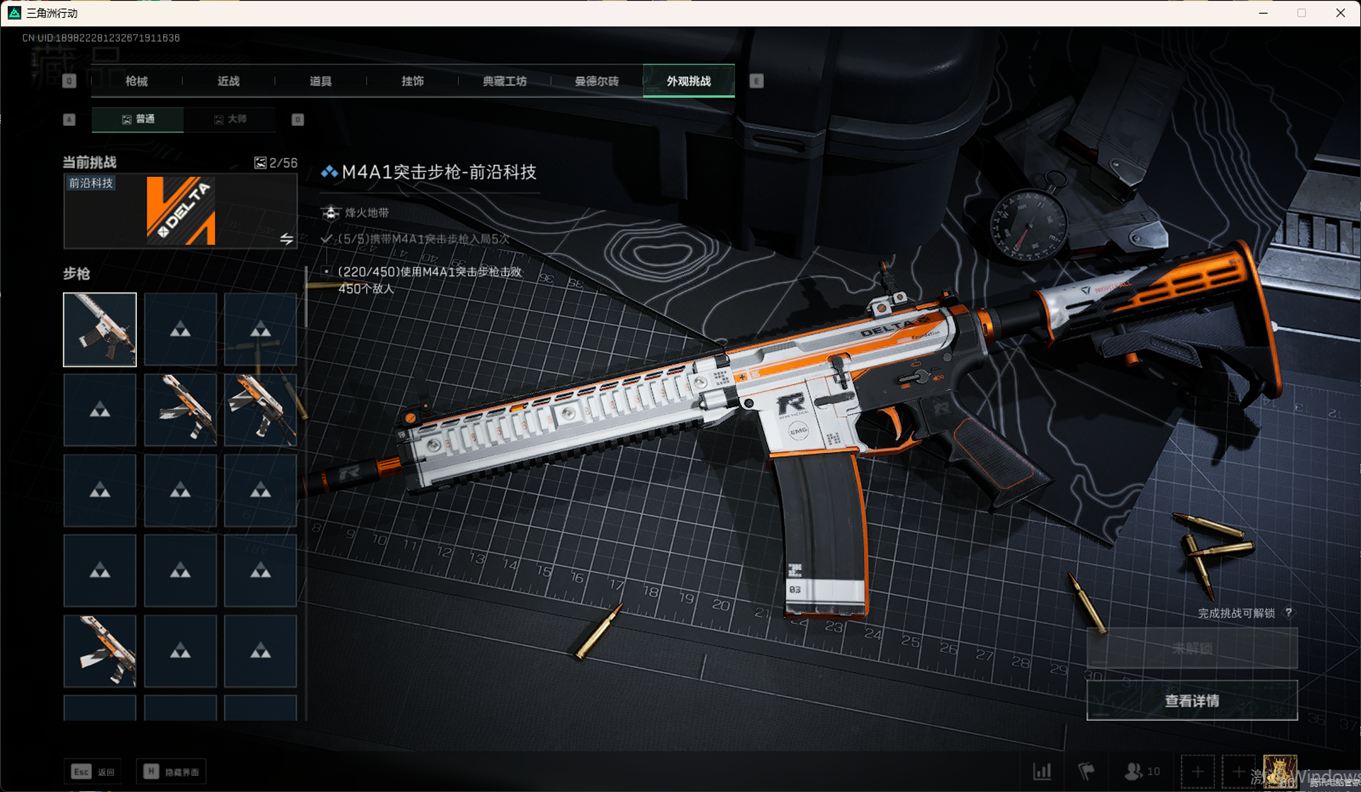Go to the 挂饰 tab

pos(412,81)
